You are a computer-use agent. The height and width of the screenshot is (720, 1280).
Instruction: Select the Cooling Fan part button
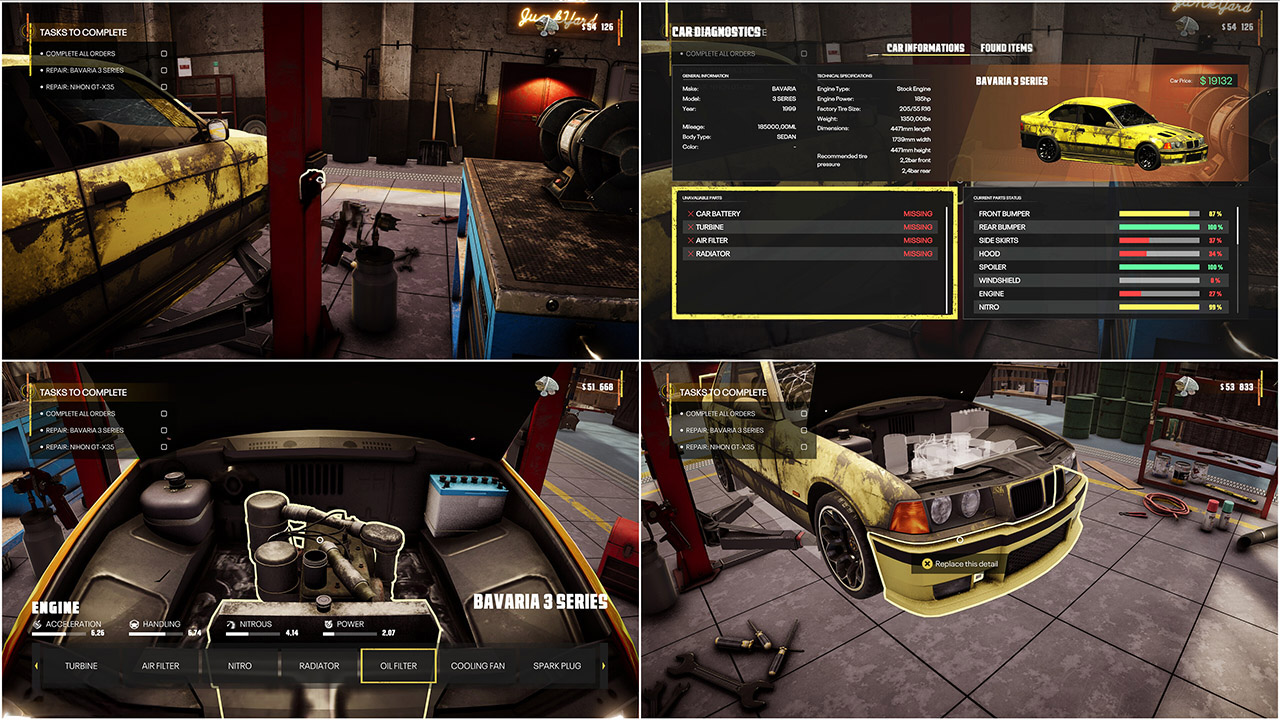pos(478,665)
